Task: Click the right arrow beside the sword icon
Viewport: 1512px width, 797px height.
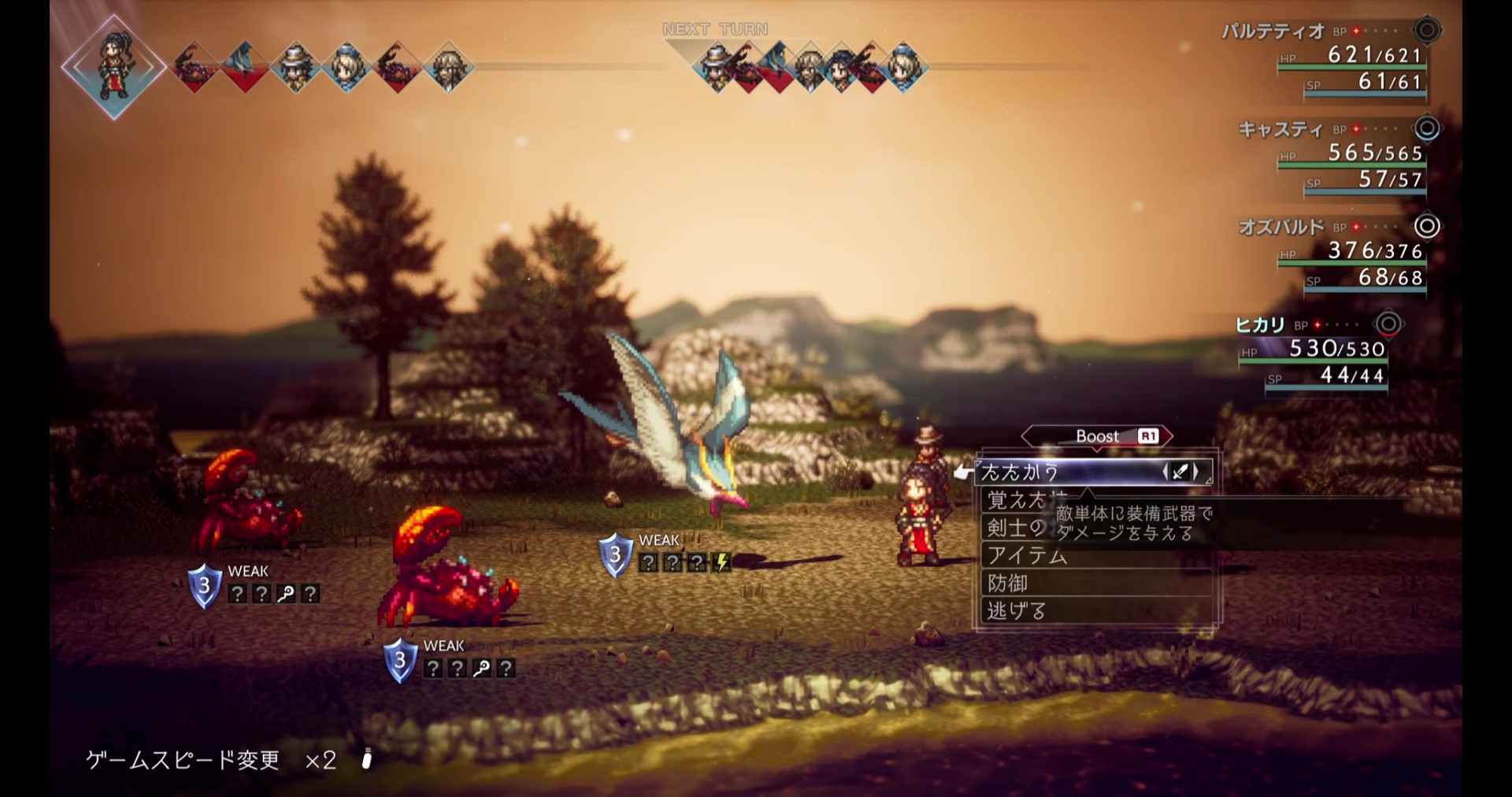Action: pyautogui.click(x=1196, y=473)
